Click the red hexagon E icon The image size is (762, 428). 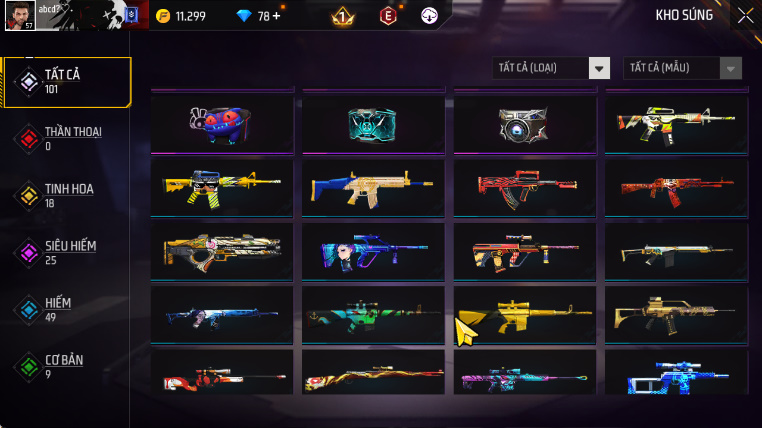[x=388, y=15]
